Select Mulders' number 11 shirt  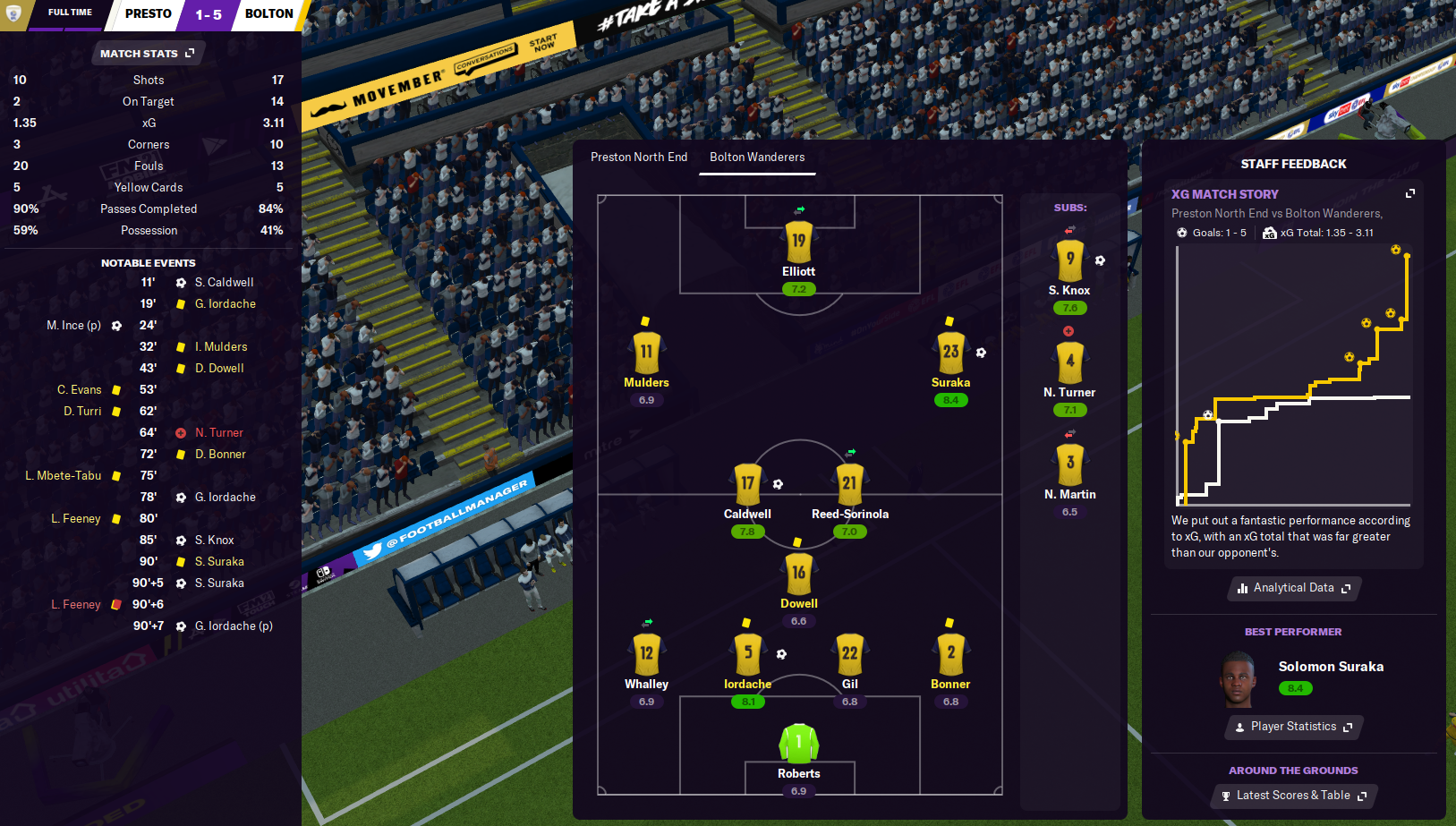pos(646,353)
